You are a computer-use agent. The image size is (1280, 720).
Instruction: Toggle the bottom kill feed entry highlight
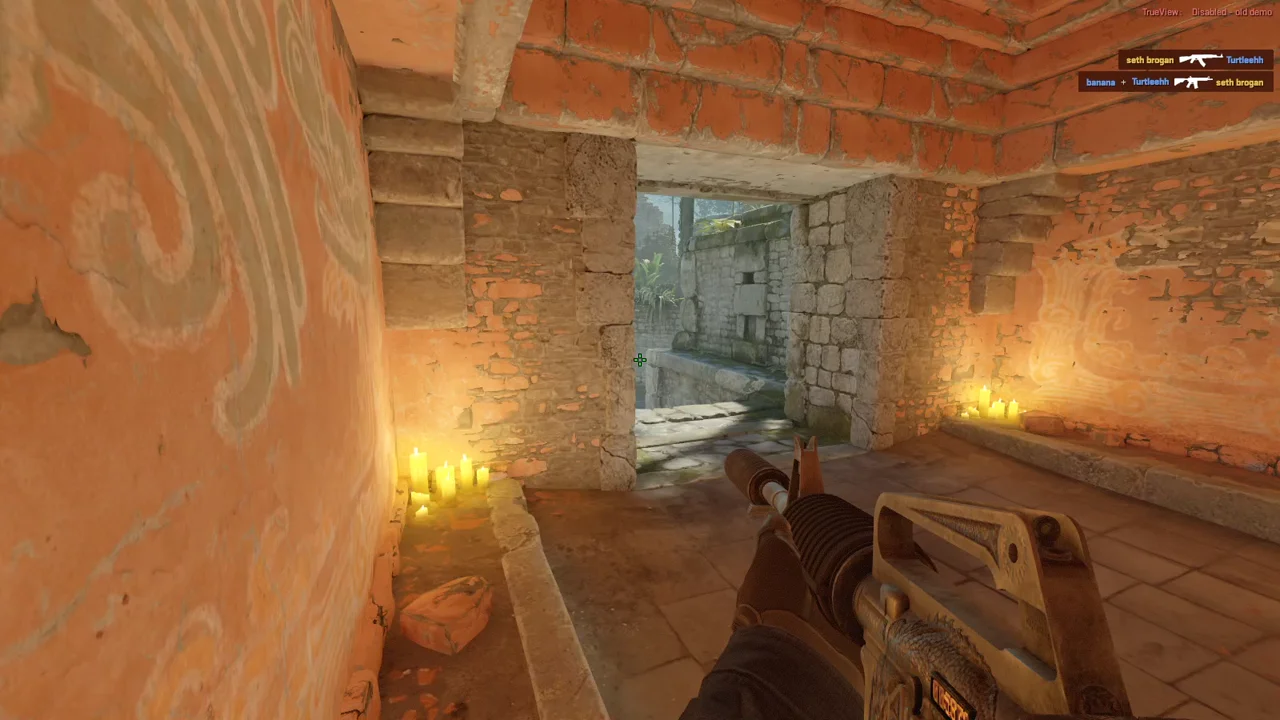coord(1175,82)
